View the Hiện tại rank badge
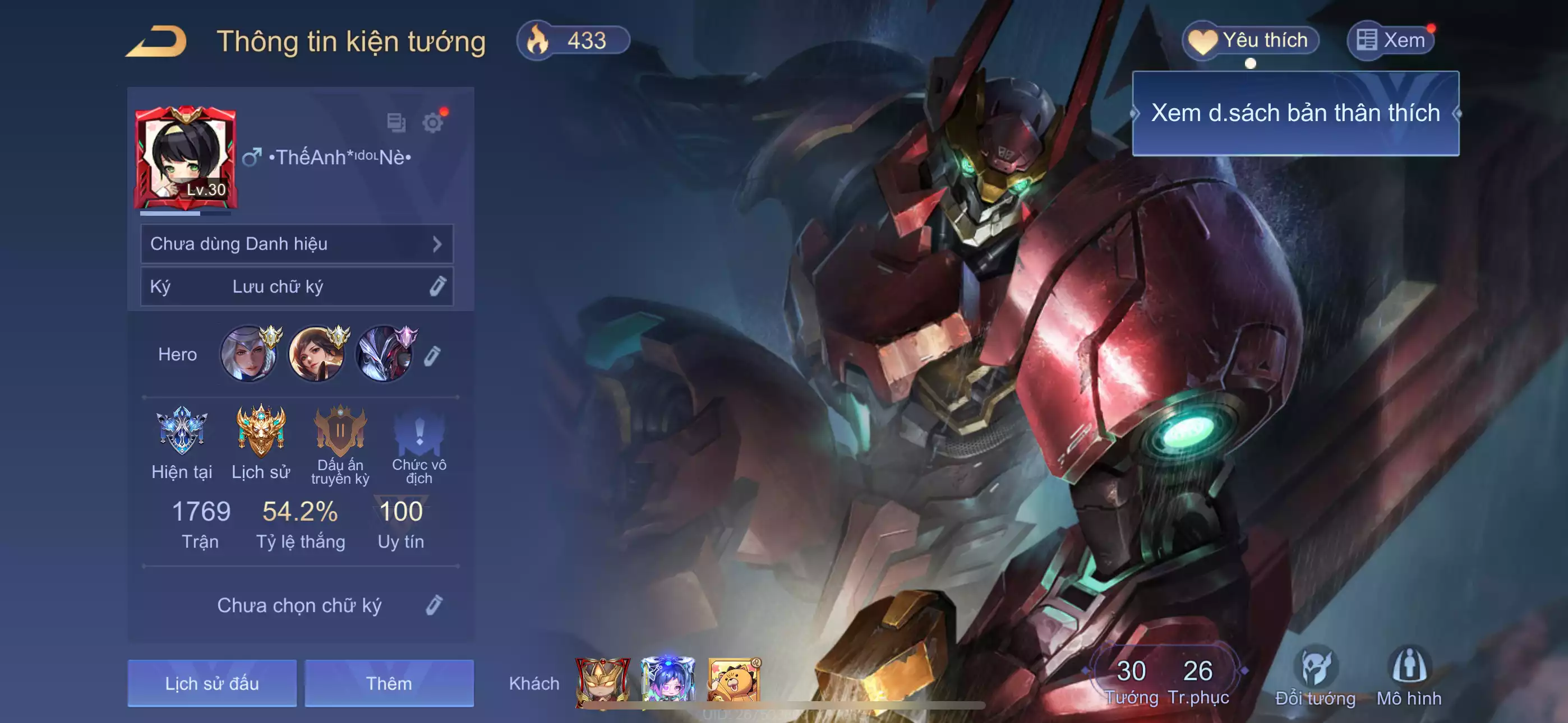 coord(181,432)
